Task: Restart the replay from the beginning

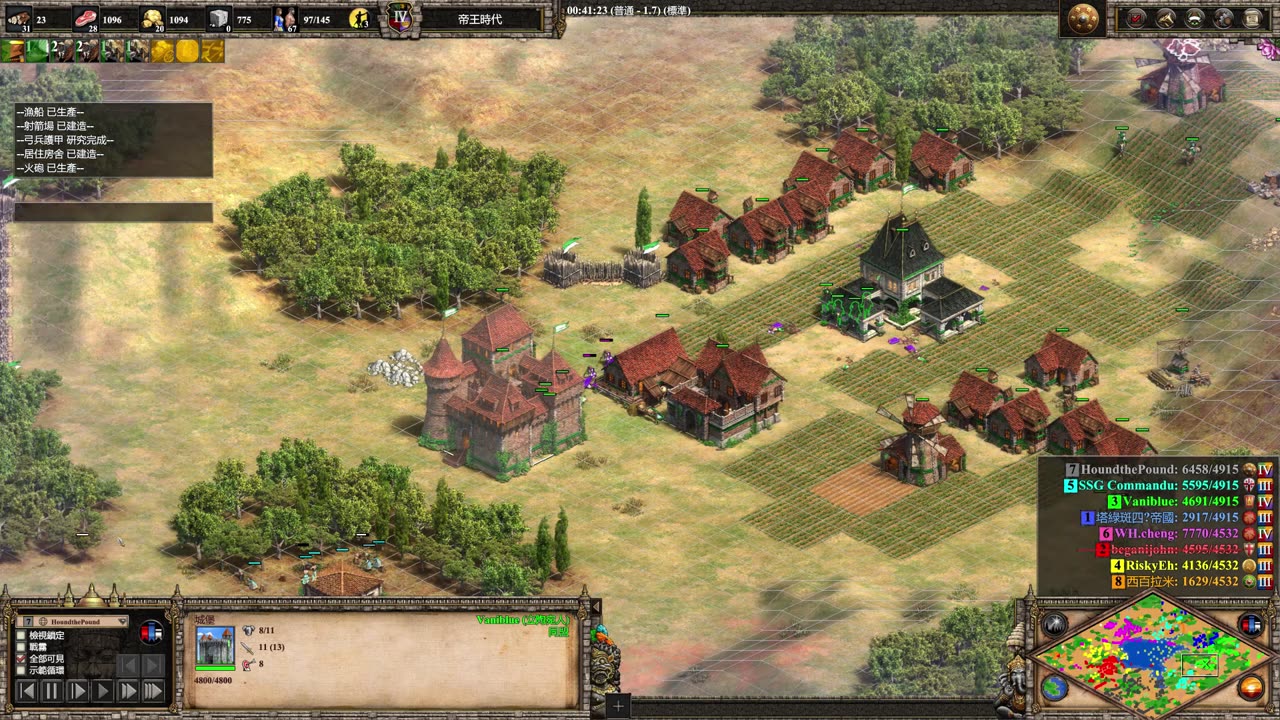Action: point(28,690)
